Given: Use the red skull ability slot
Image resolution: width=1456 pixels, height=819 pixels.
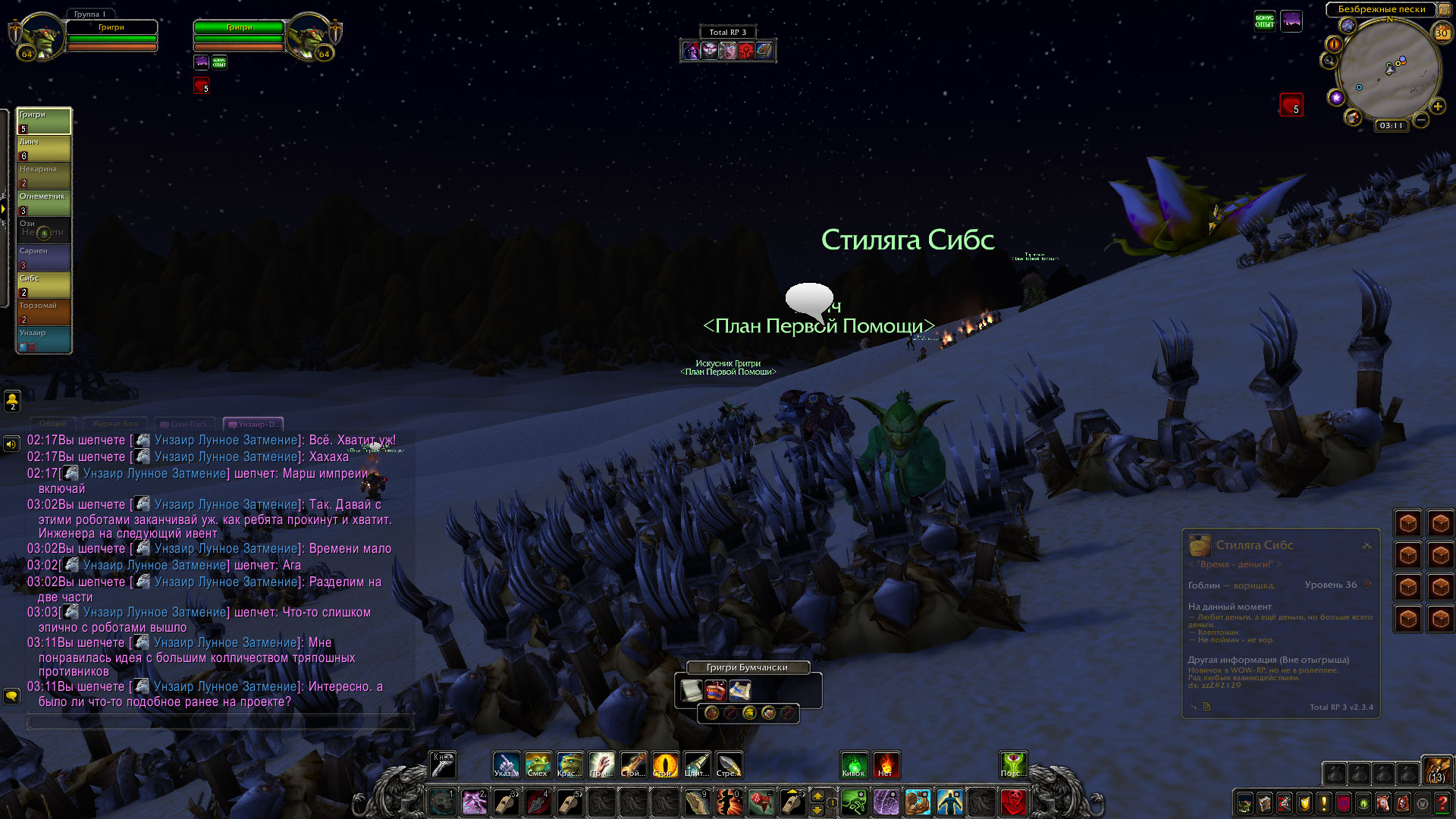Looking at the screenshot, I should coord(1013,802).
